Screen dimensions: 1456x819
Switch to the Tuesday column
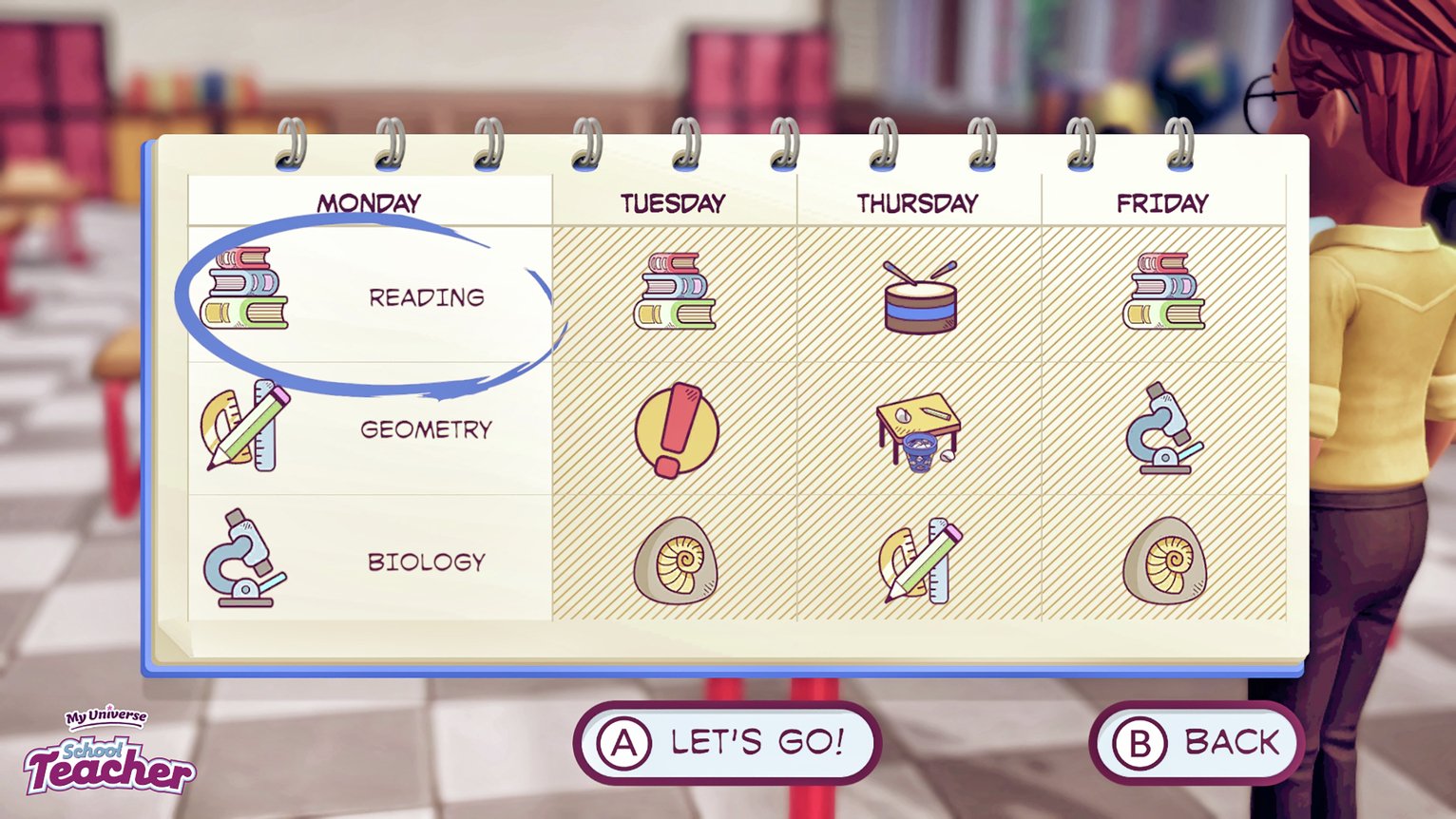tap(673, 201)
